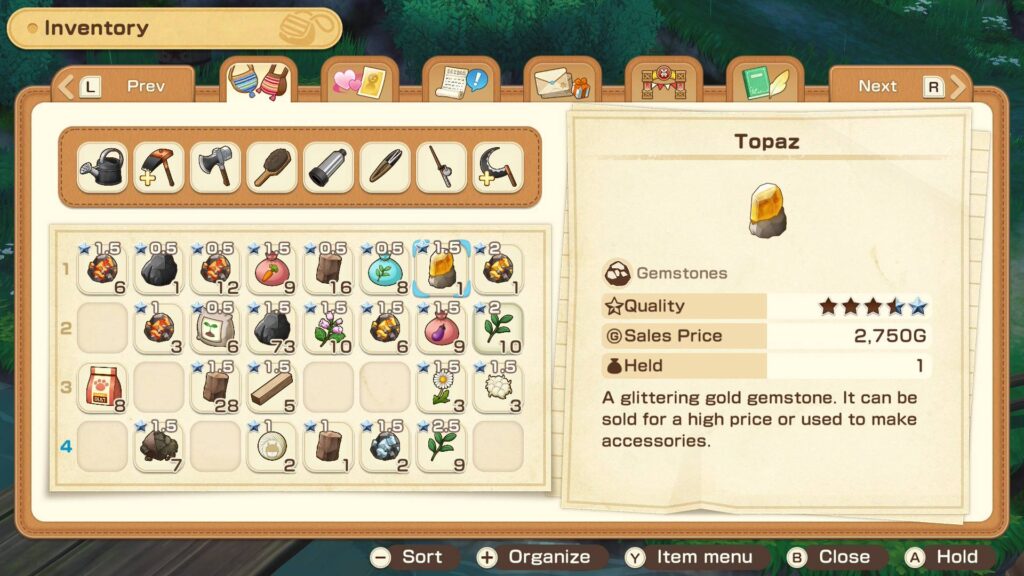Select the animal brush tool
Screen dimensions: 1024x576
(x=272, y=167)
